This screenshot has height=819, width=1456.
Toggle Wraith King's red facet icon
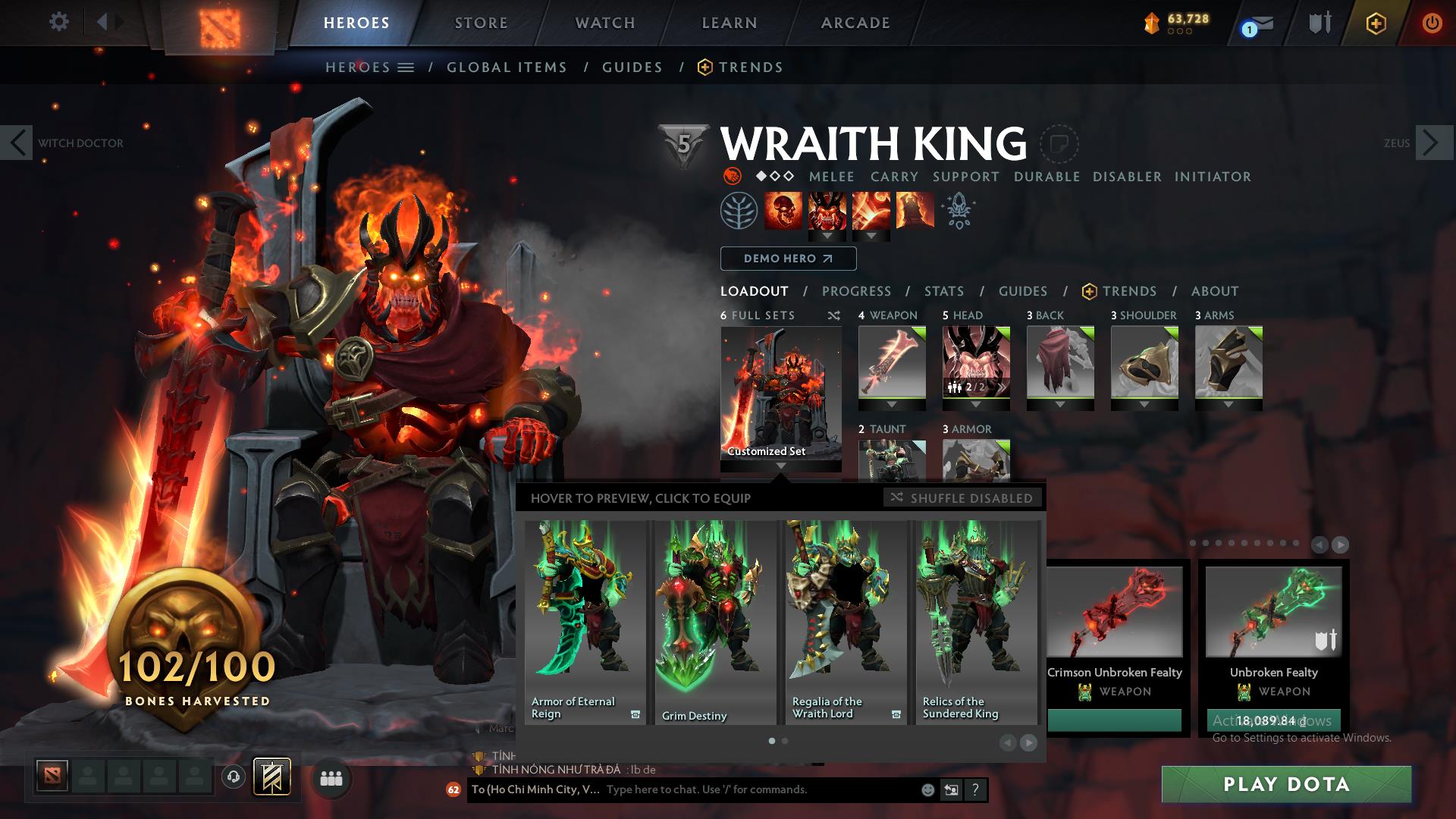731,176
